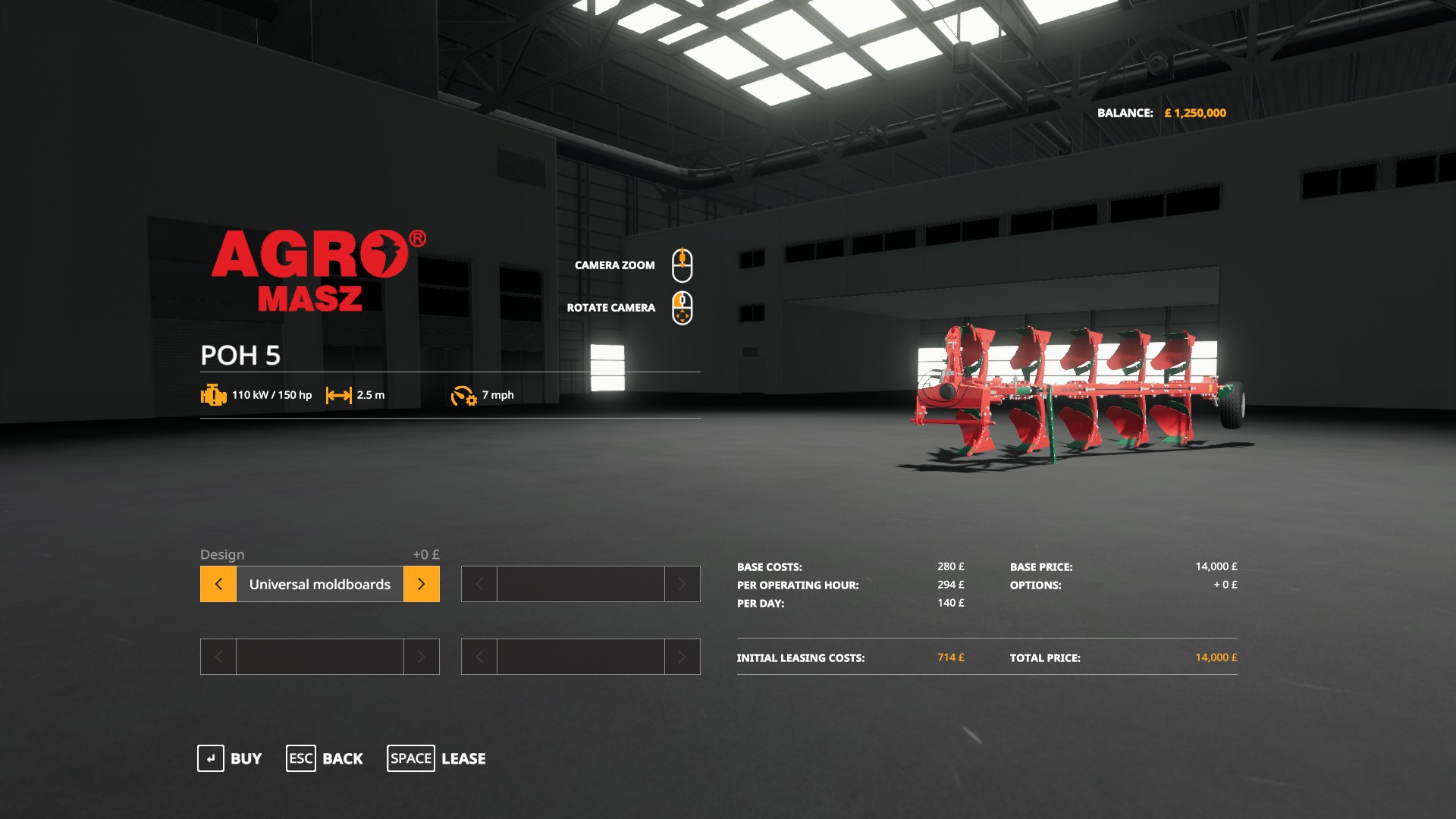1456x819 pixels.
Task: Select the next Design option arrow
Action: (422, 584)
